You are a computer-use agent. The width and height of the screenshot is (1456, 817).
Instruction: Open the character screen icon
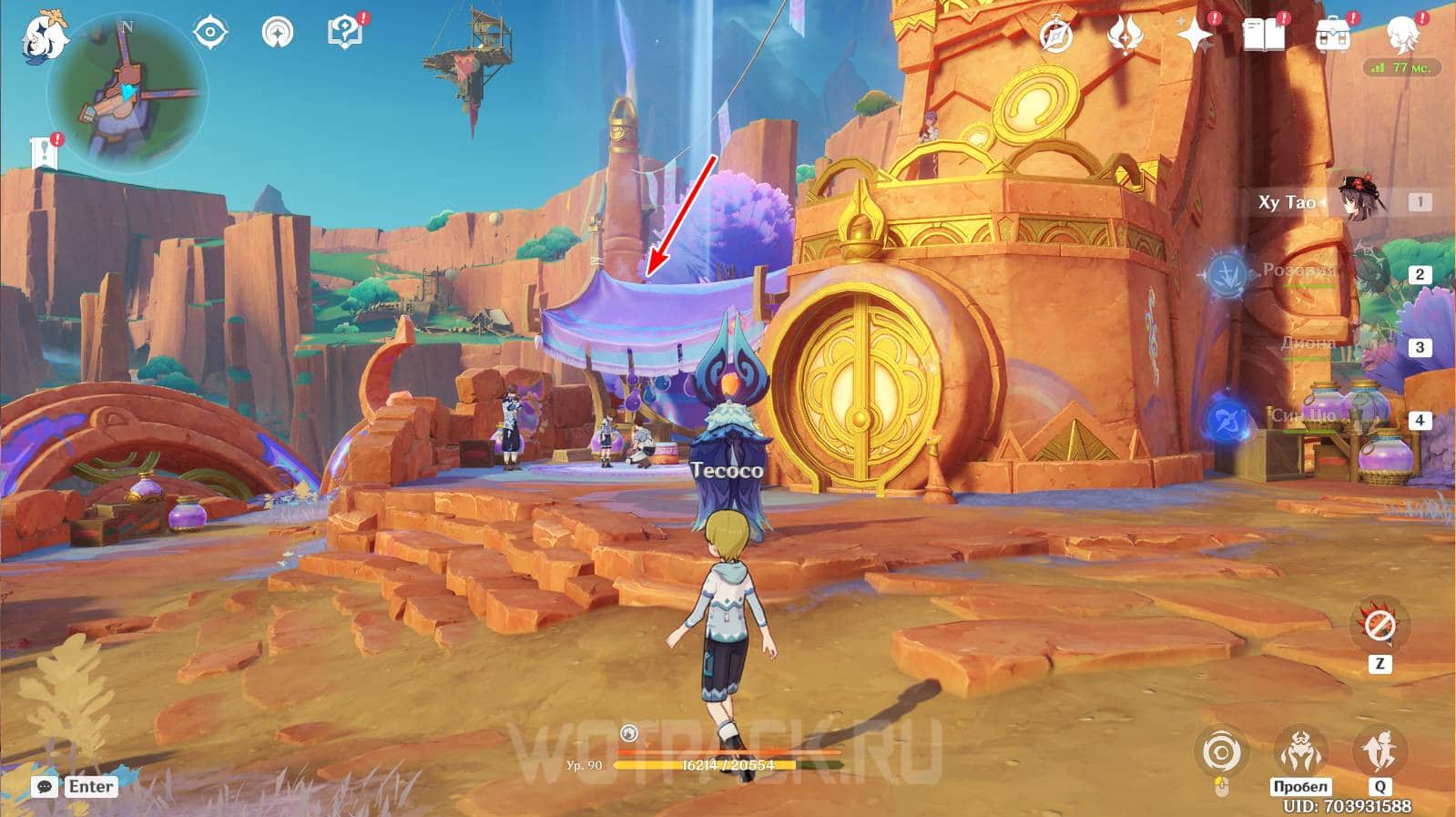tap(1401, 36)
